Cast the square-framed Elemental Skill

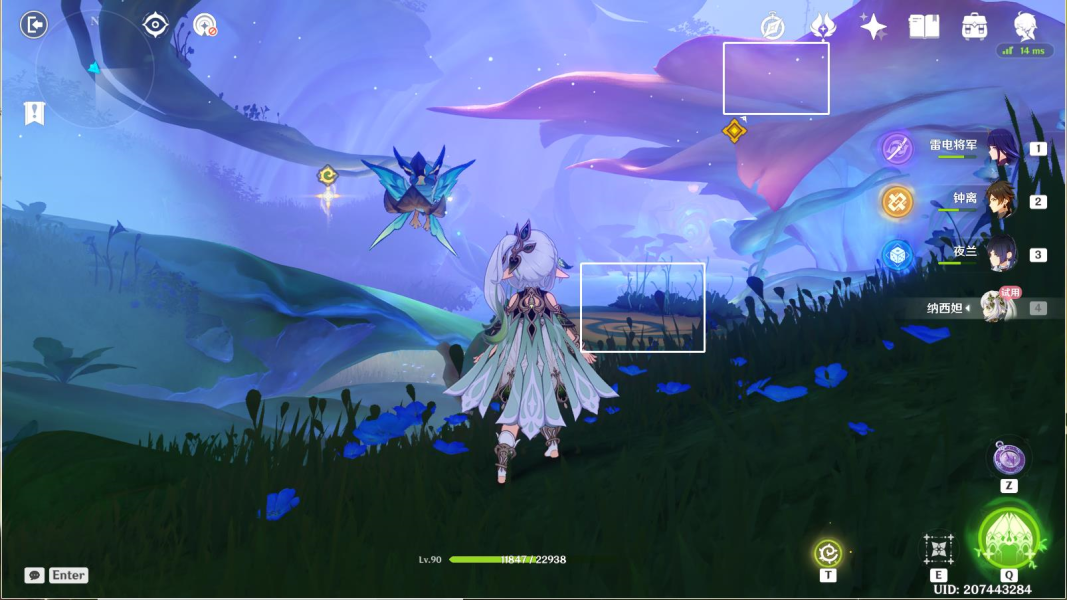point(938,548)
